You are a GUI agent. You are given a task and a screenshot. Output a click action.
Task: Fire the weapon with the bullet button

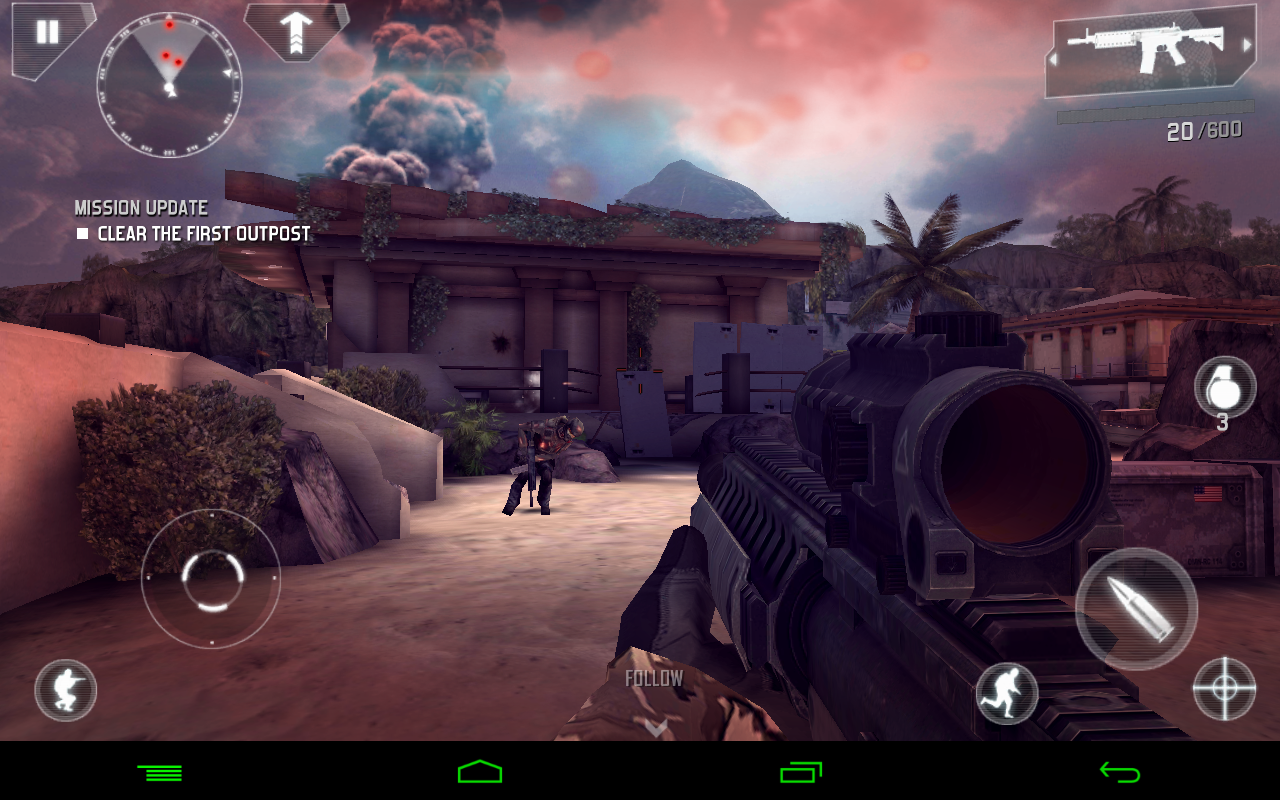click(x=1136, y=609)
